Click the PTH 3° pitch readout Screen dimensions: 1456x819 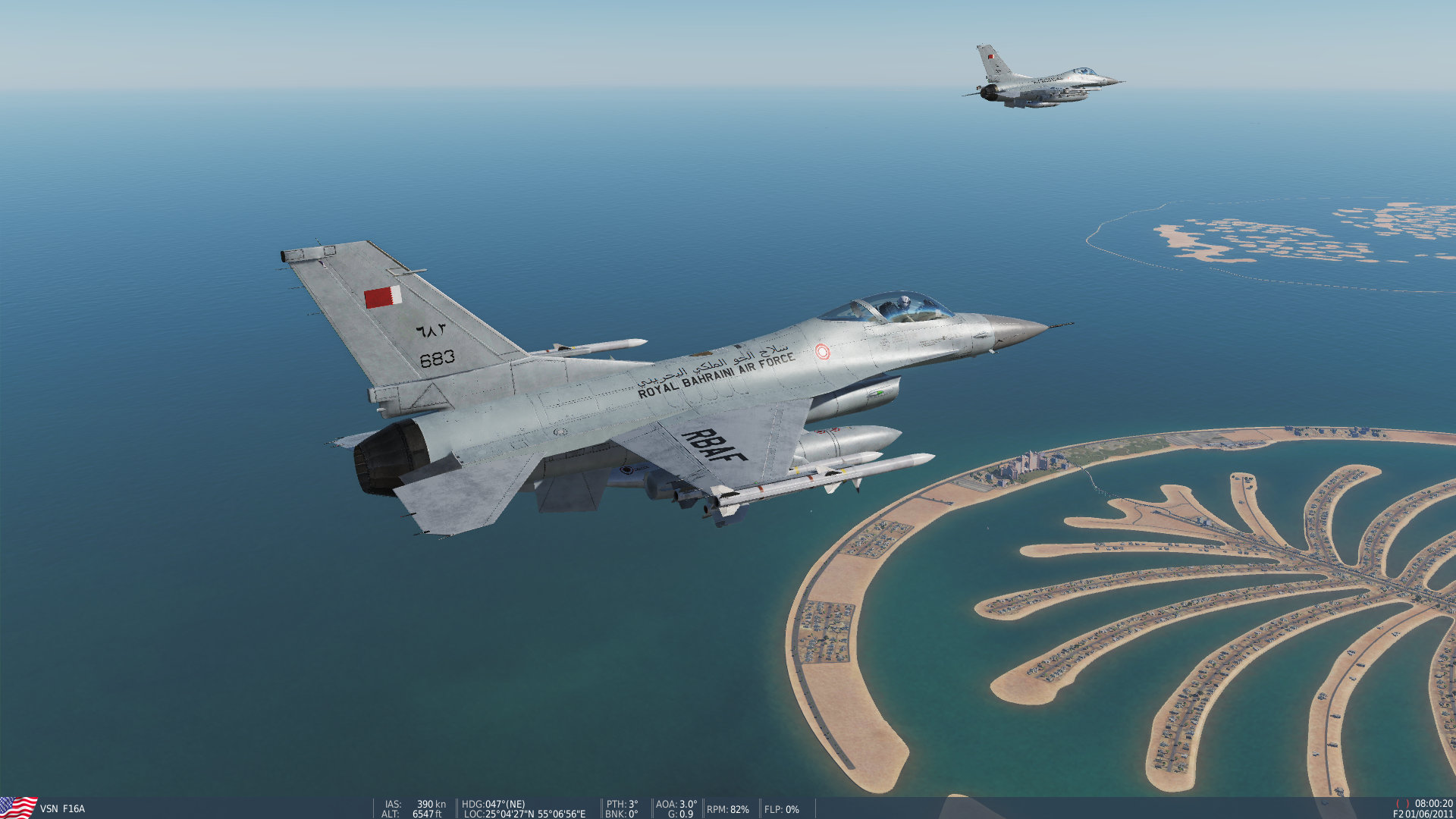(624, 802)
